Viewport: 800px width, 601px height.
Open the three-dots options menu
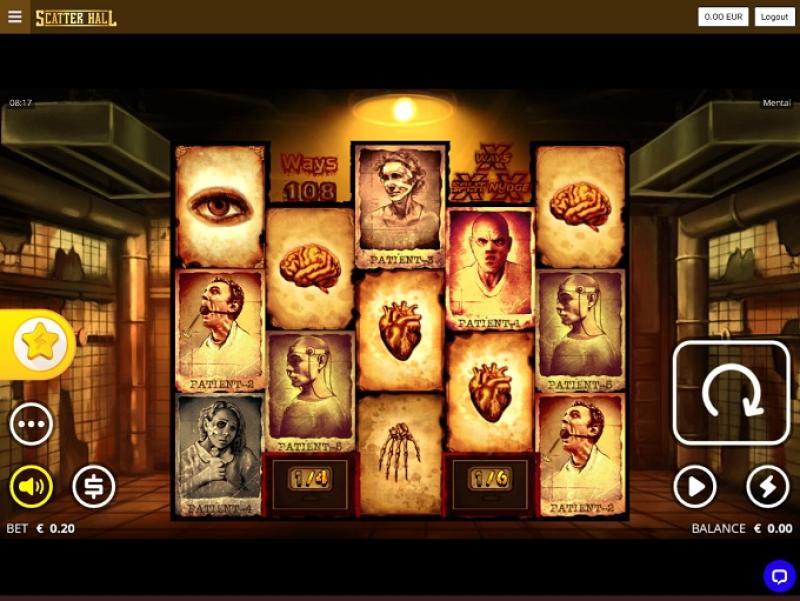[31, 424]
